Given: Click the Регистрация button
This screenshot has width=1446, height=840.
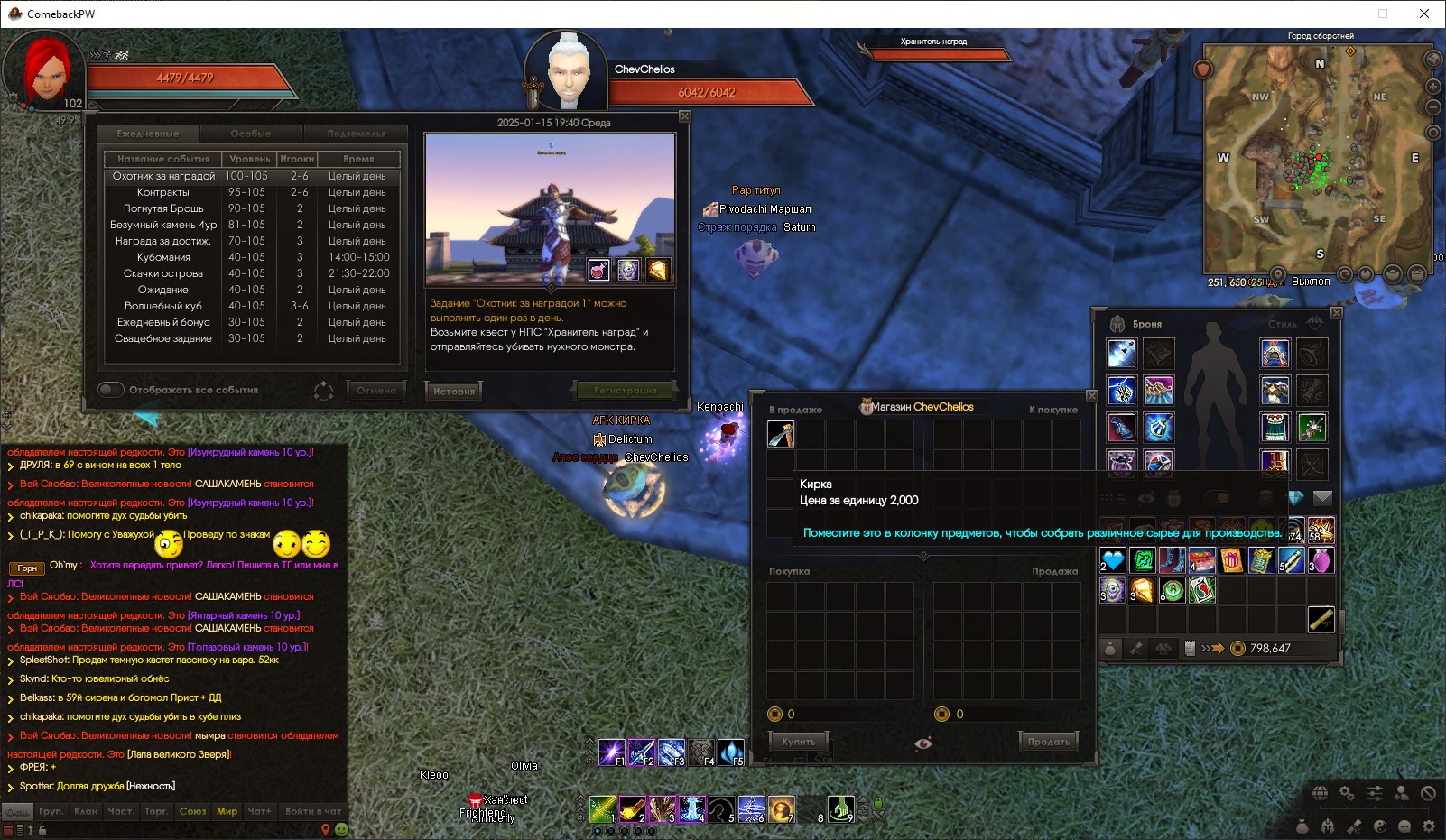Looking at the screenshot, I should [x=625, y=391].
